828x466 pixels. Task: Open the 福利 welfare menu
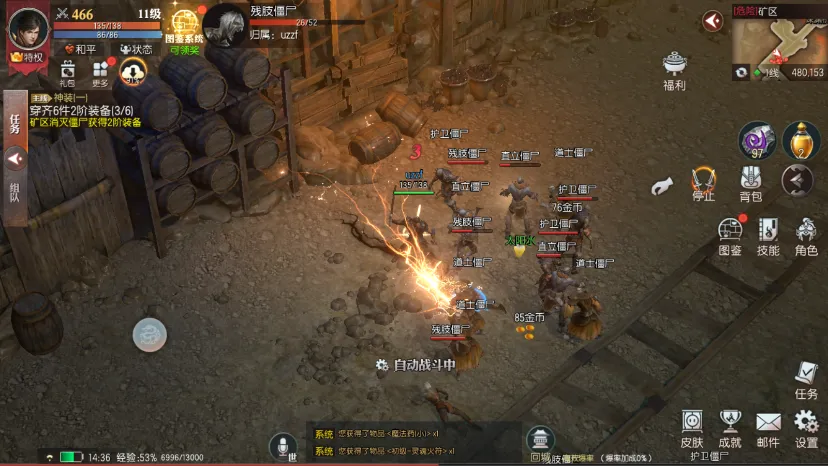[x=675, y=70]
